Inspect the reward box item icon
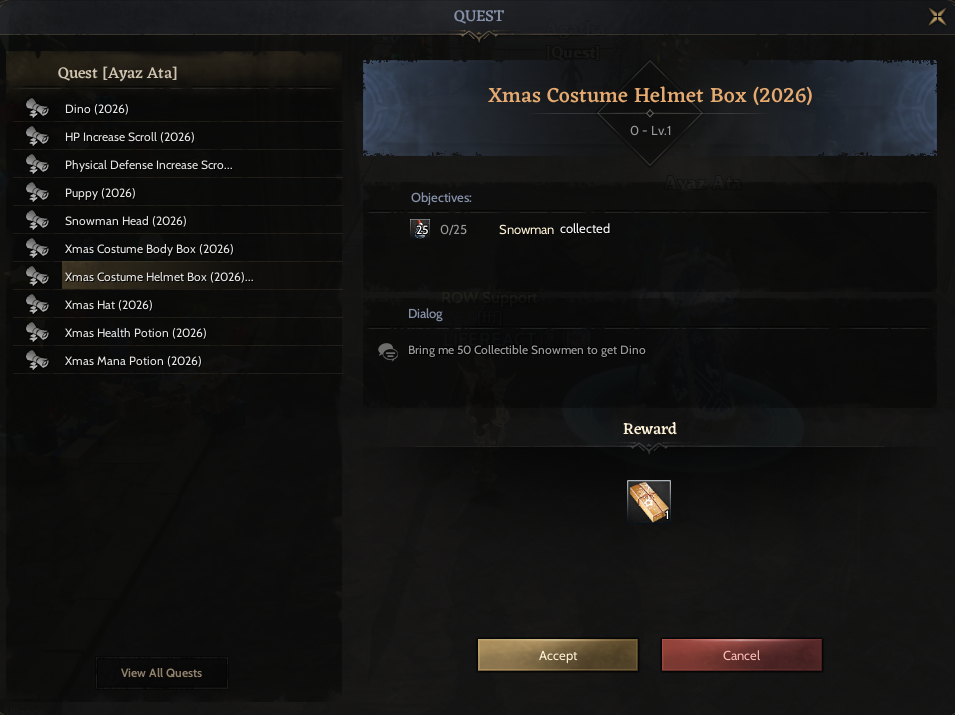This screenshot has height=715, width=955. pos(649,501)
